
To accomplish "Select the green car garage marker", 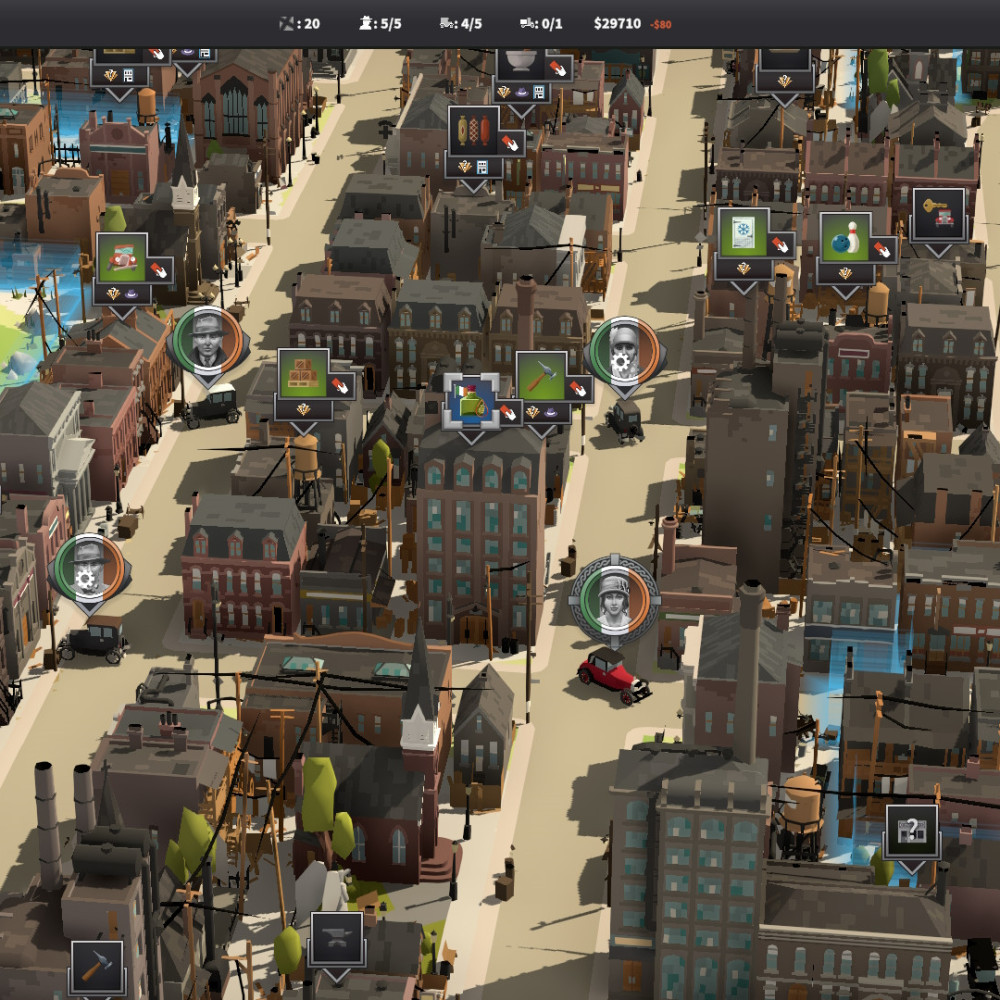I will point(122,258).
